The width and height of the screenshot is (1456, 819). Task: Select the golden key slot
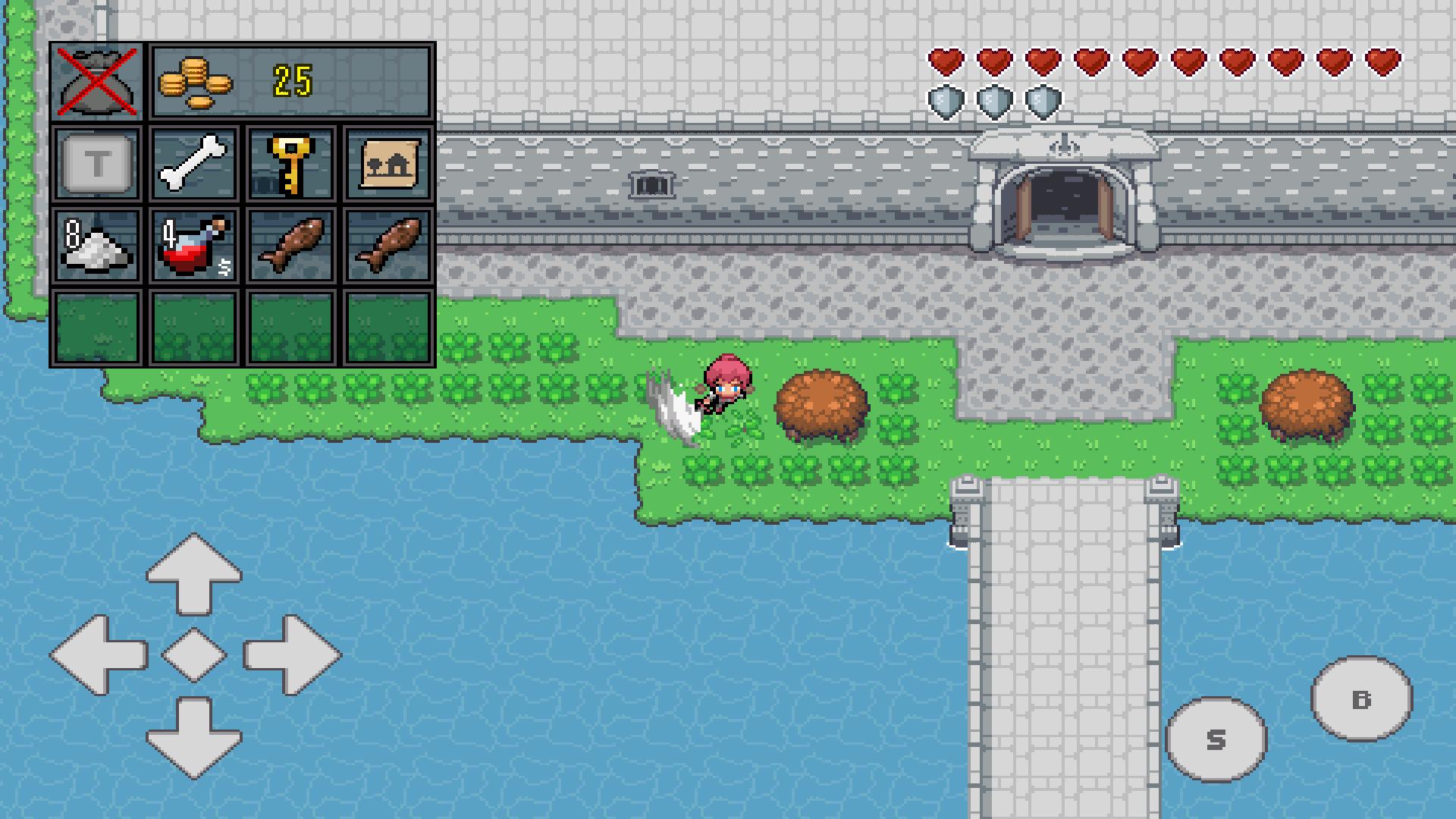pyautogui.click(x=290, y=164)
